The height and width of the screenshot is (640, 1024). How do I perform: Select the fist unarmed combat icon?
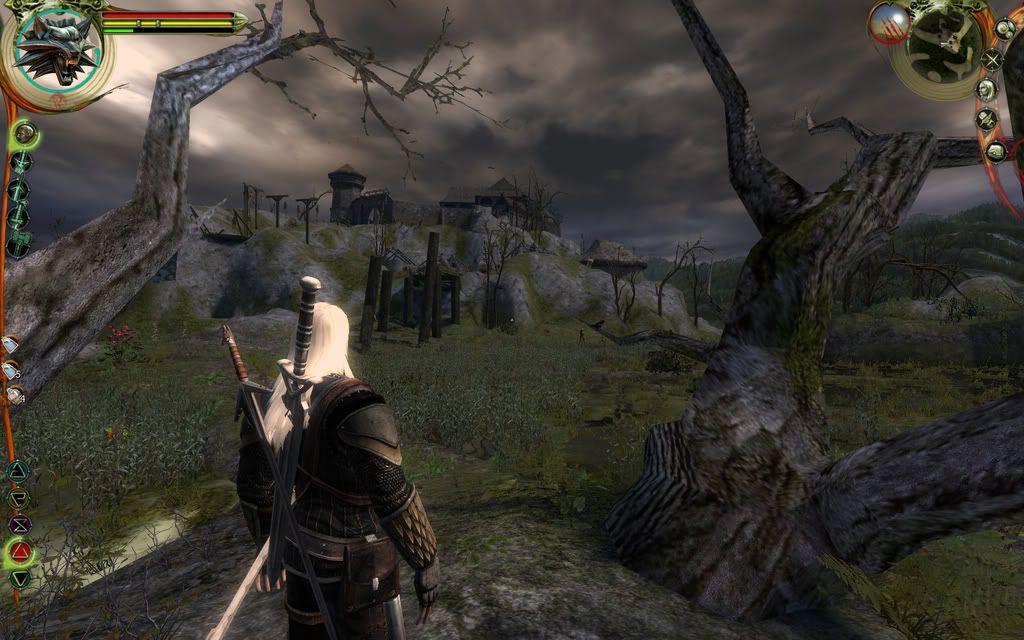24,132
